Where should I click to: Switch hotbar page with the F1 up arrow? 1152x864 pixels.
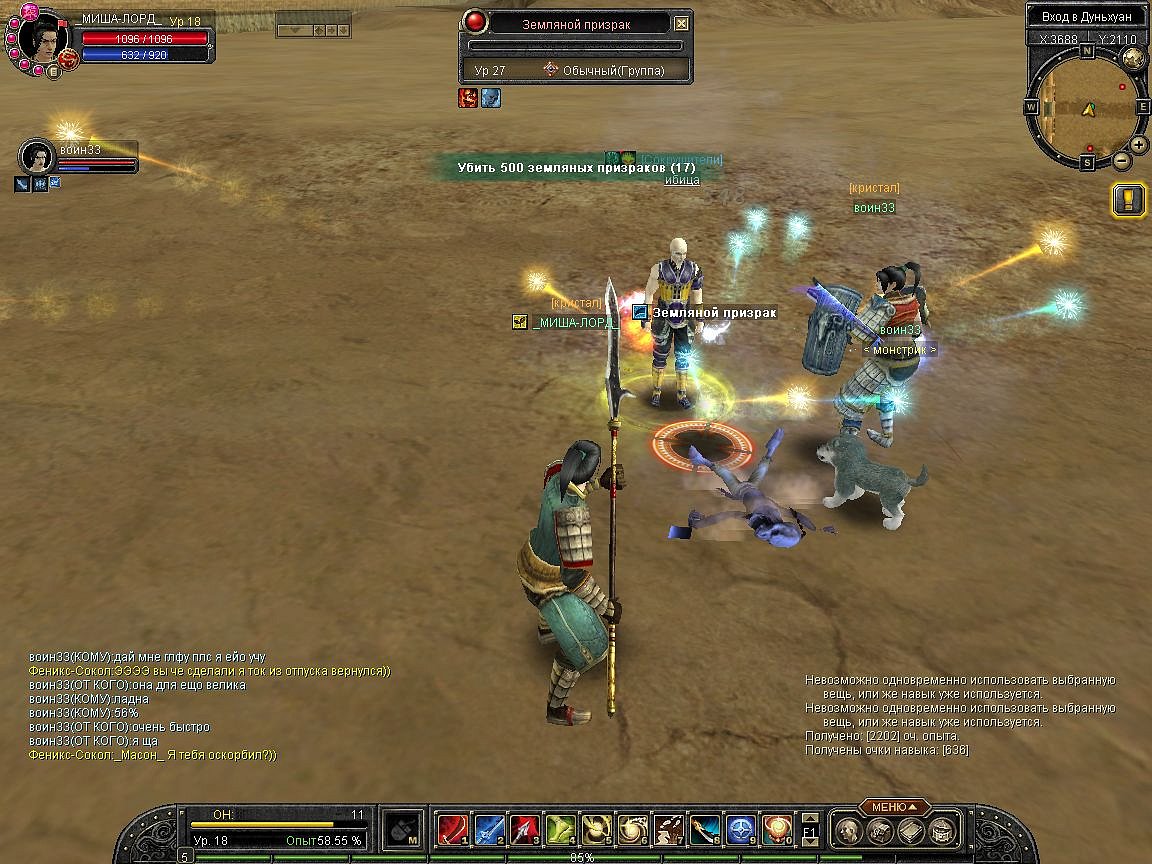click(x=810, y=818)
